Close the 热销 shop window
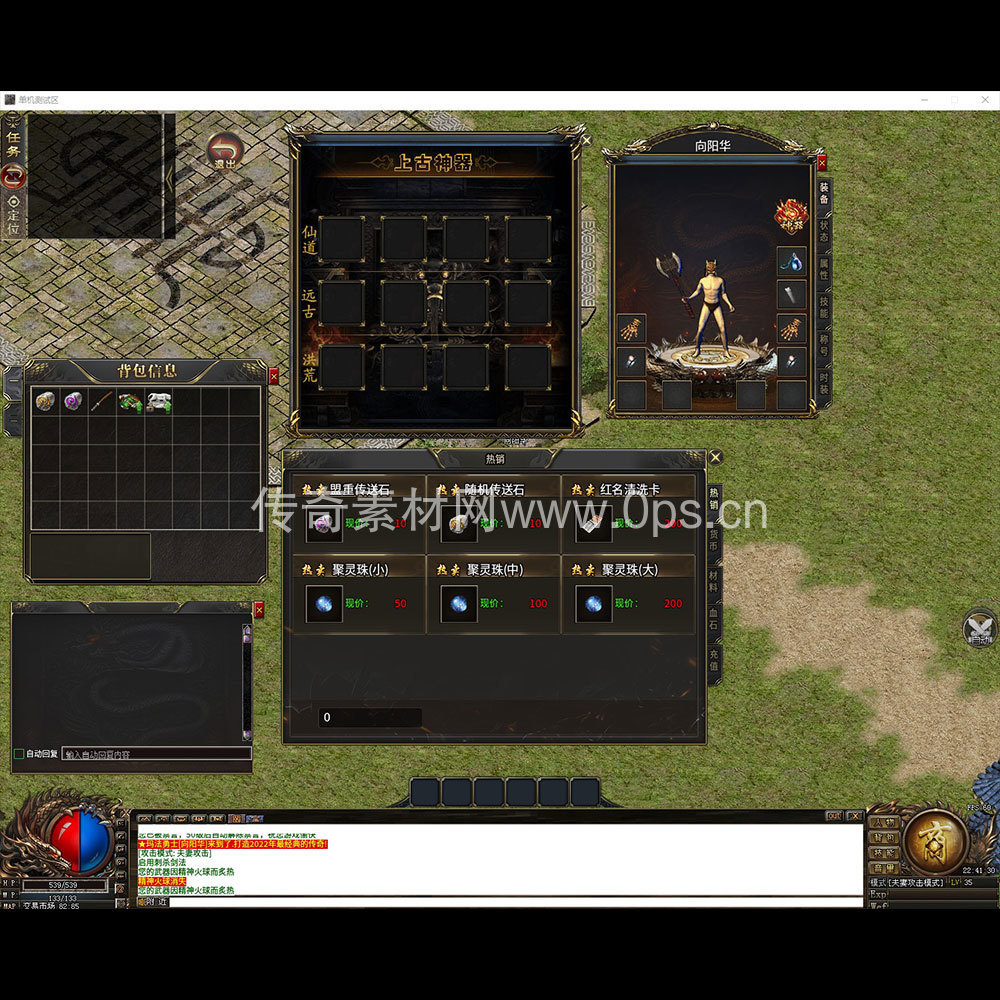 point(715,458)
